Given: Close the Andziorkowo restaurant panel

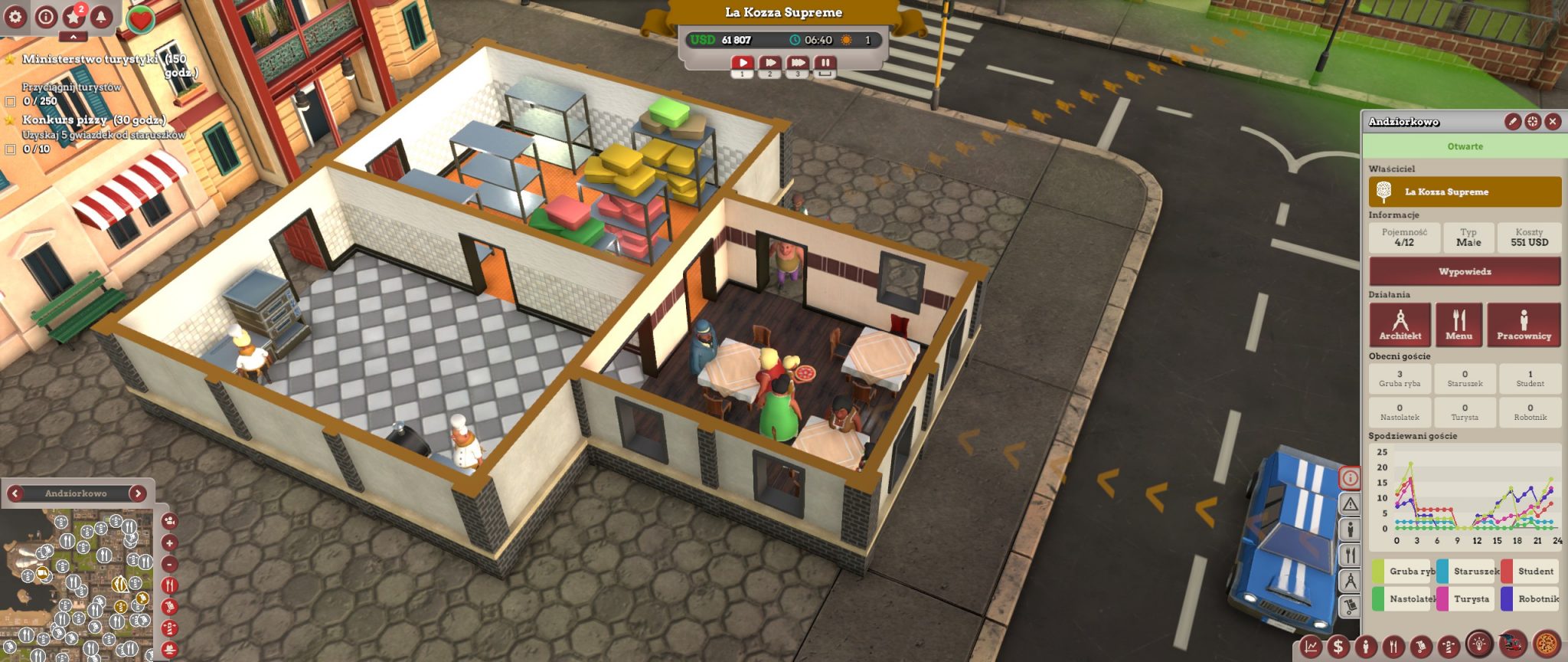Looking at the screenshot, I should pos(1553,121).
